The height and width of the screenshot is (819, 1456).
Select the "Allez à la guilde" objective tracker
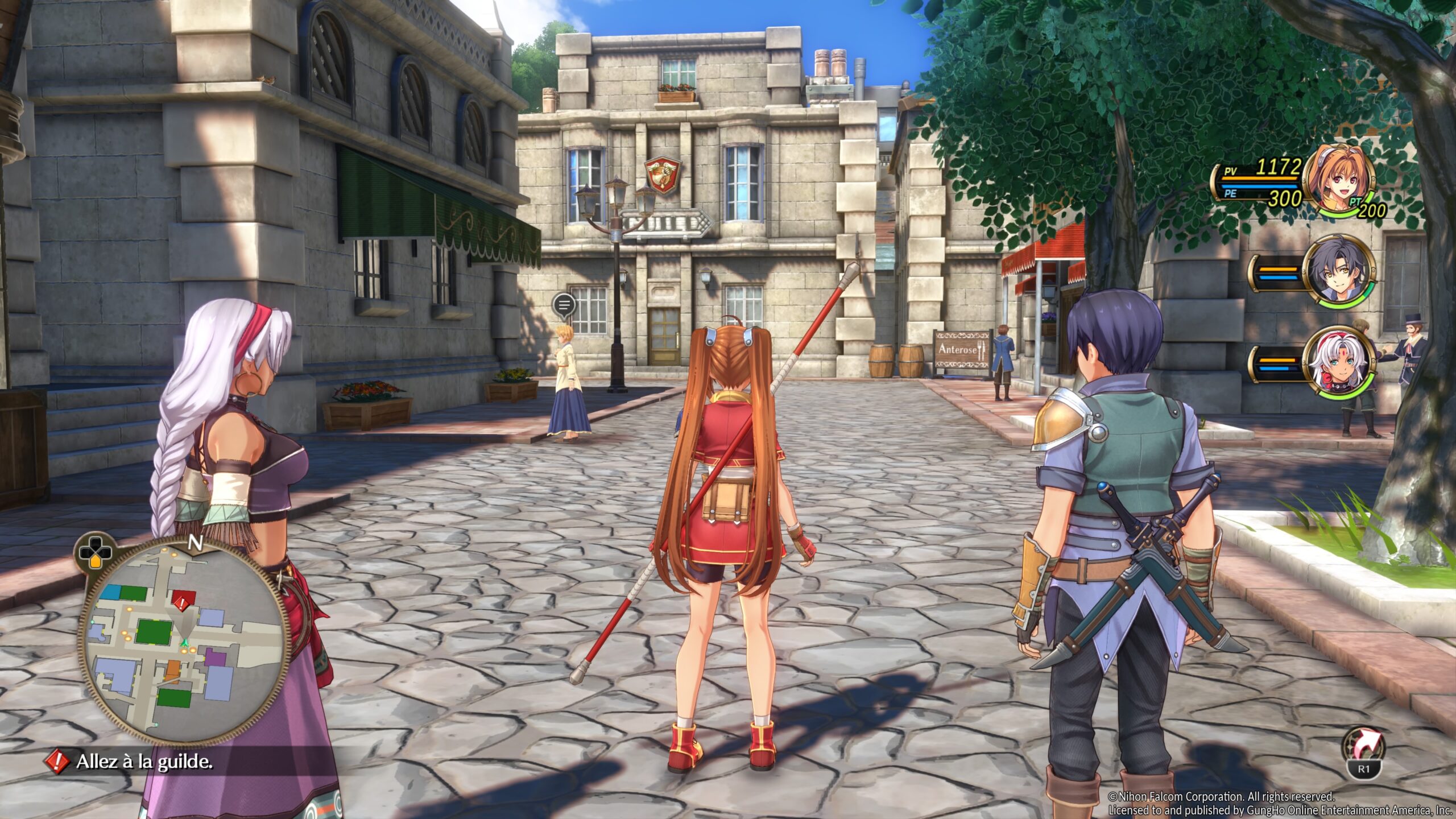coord(143,762)
